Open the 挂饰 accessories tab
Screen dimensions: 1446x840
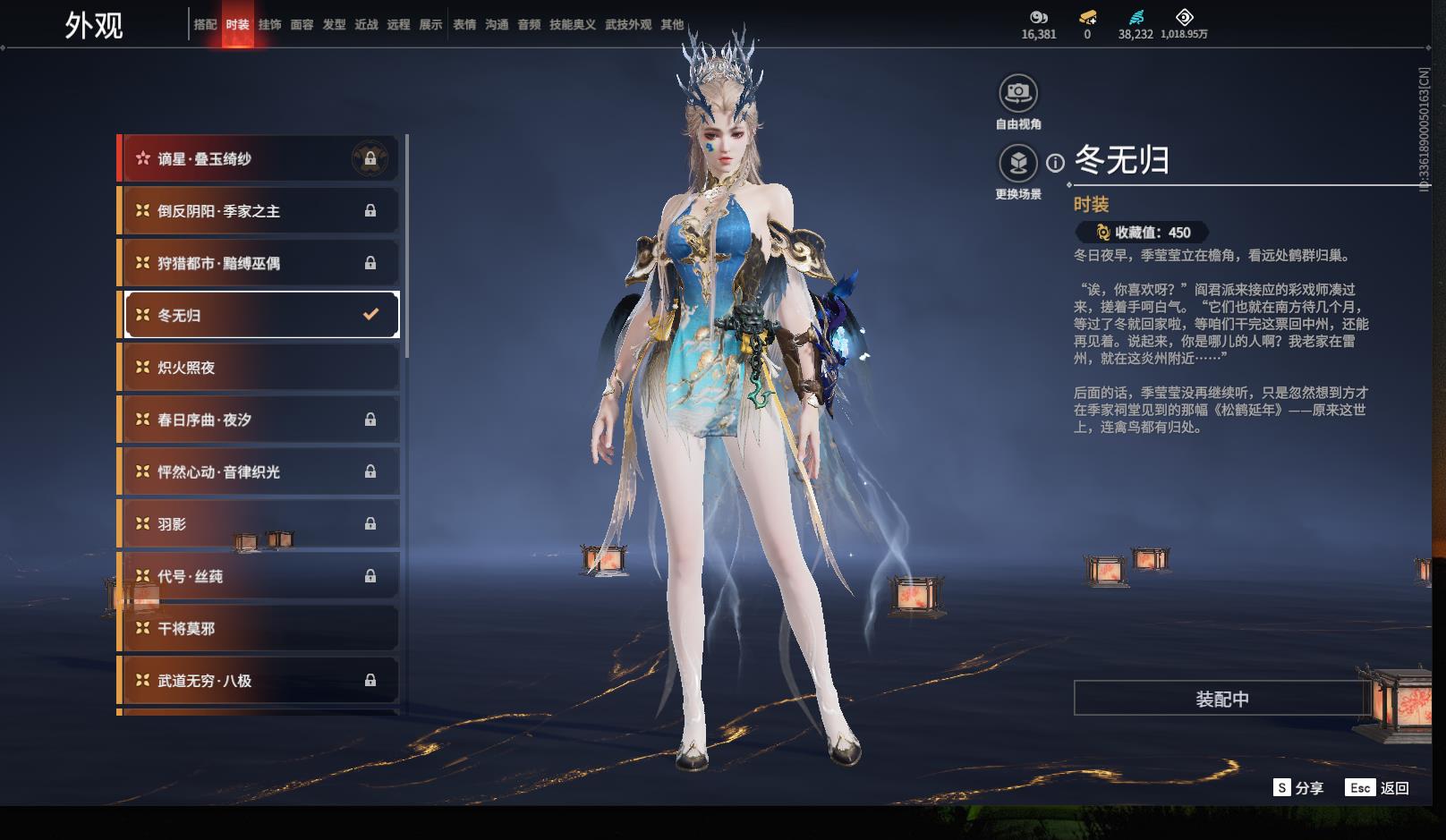(269, 25)
